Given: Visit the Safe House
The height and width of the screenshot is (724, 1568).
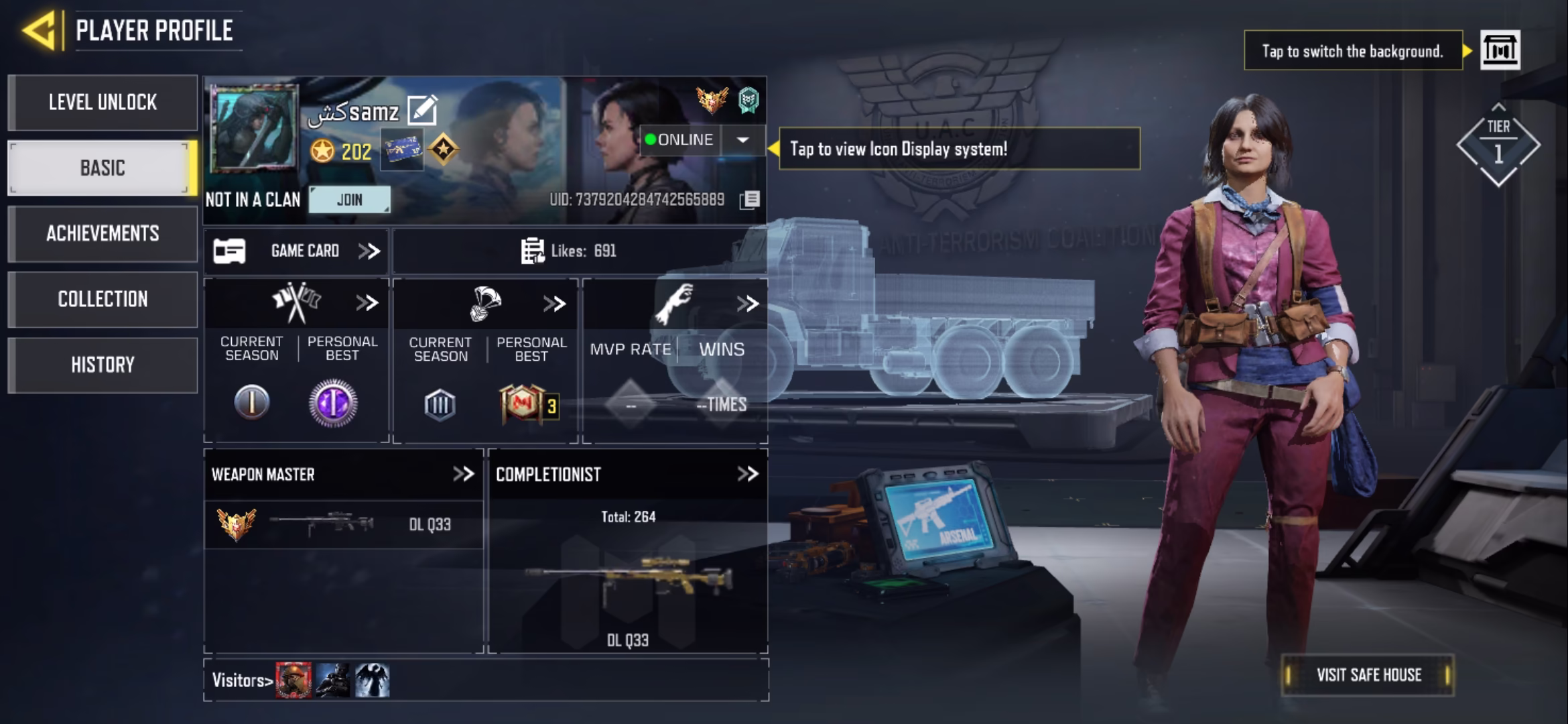Looking at the screenshot, I should point(1368,675).
